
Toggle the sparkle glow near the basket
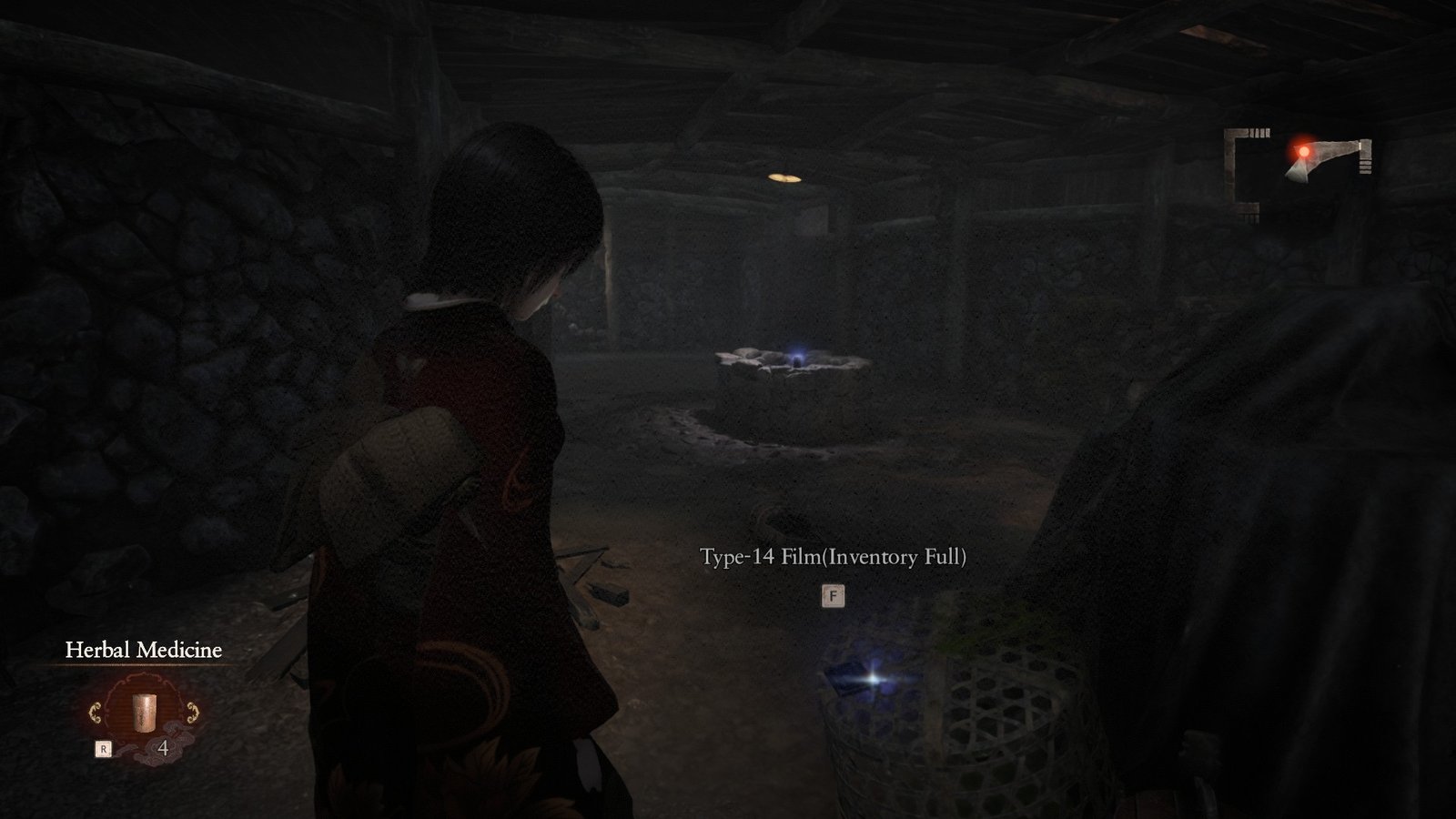(x=871, y=679)
